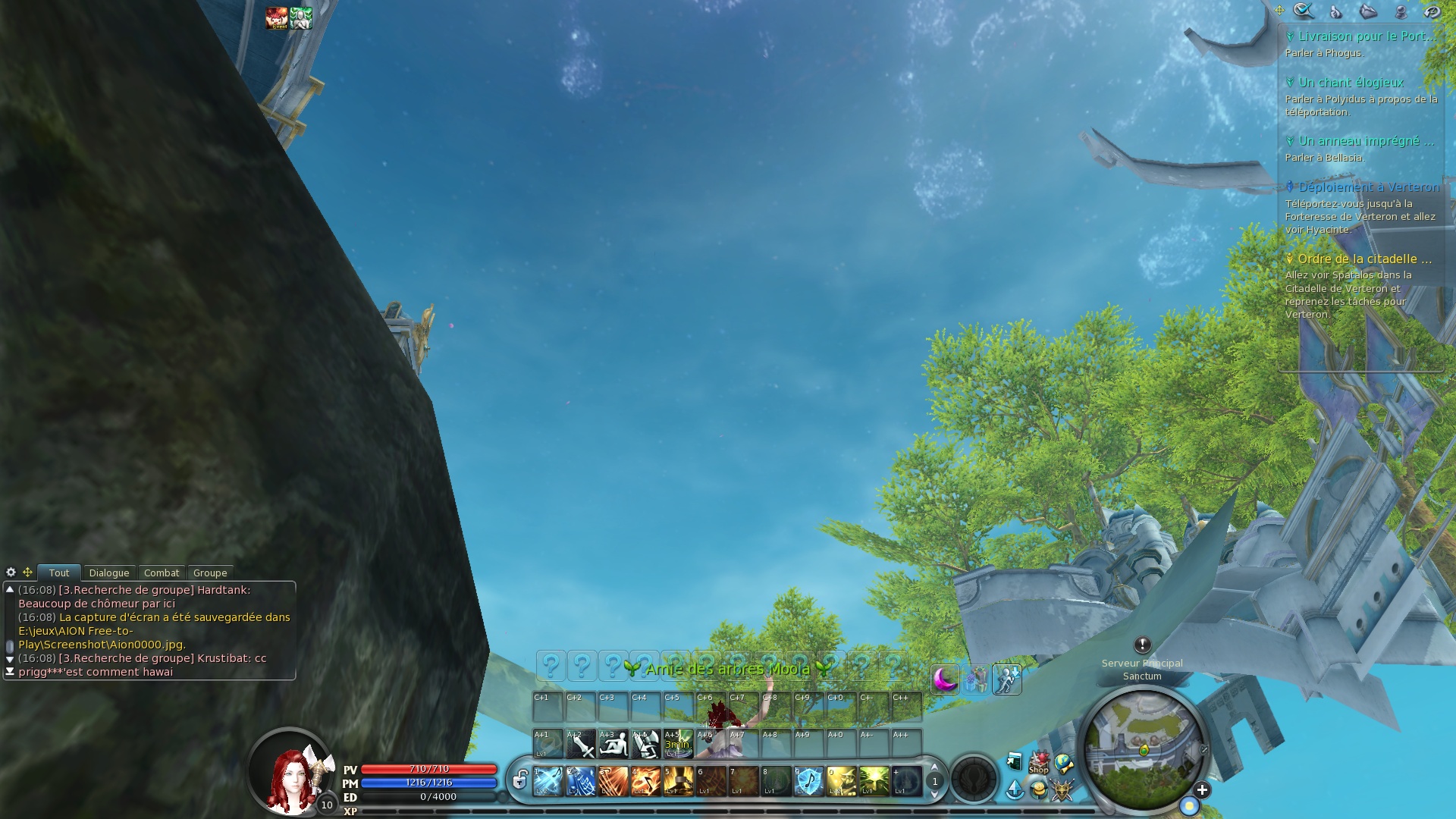Select the golden coin currency icon near minimap
This screenshot has height=819, width=1456.
click(x=1039, y=791)
